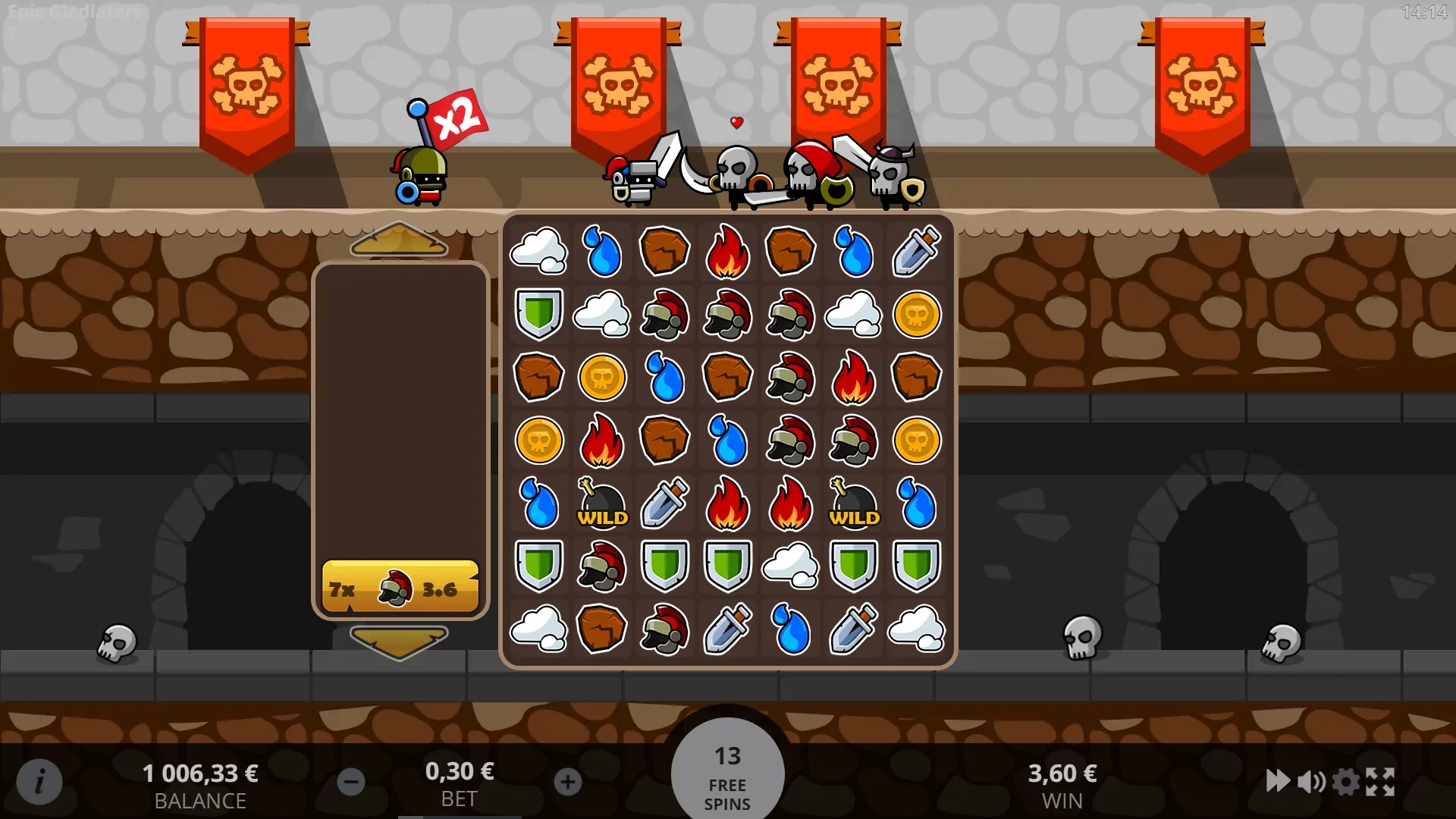The width and height of the screenshot is (1456, 819).
Task: Click the 13 Free Spins counter
Action: [727, 771]
